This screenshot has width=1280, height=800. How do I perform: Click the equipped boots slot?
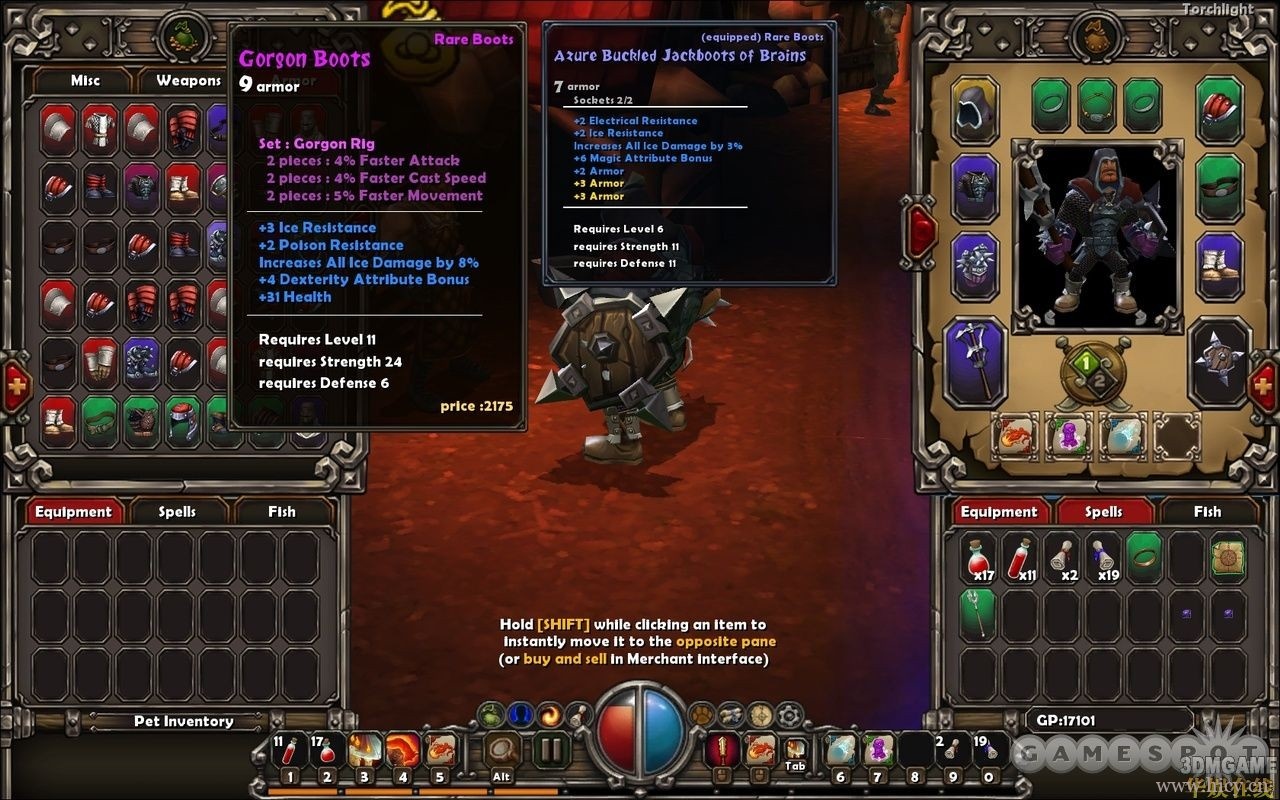point(1219,266)
